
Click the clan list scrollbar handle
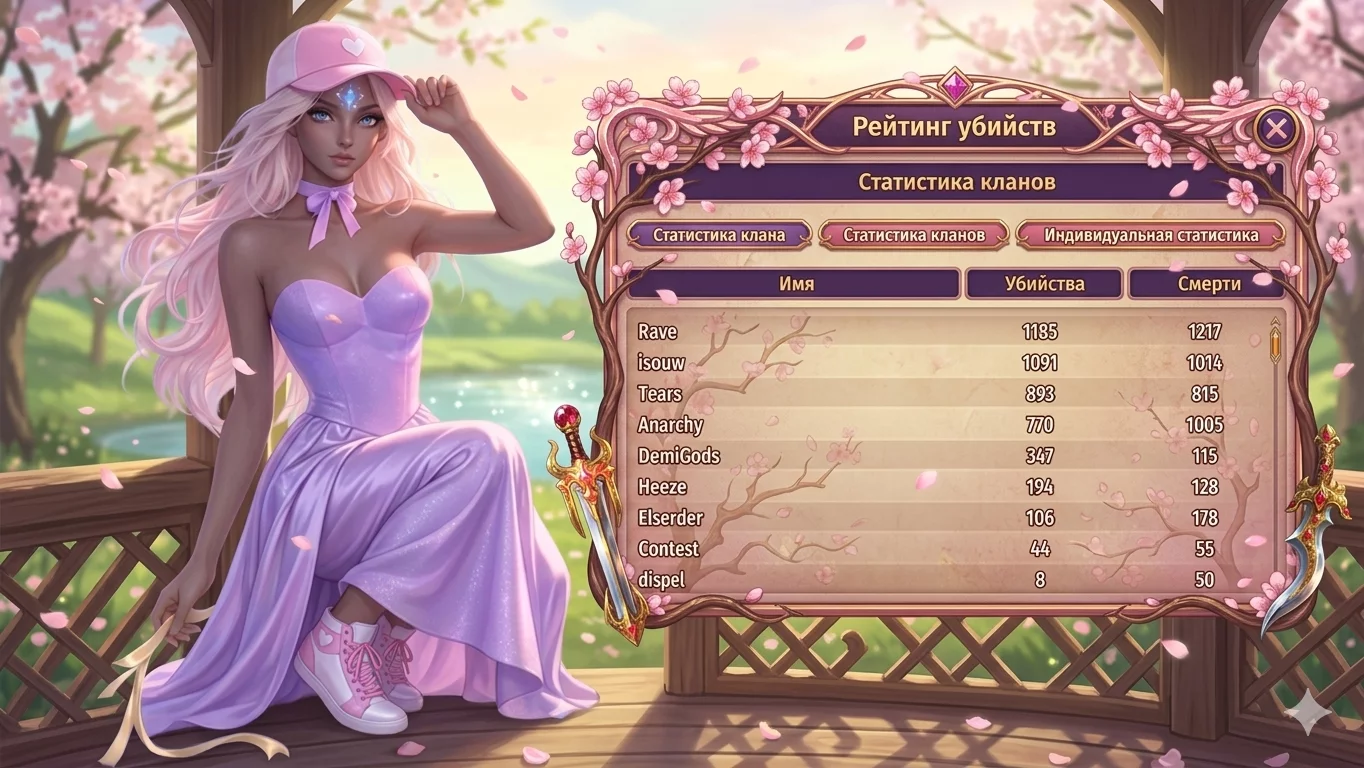[x=1275, y=344]
